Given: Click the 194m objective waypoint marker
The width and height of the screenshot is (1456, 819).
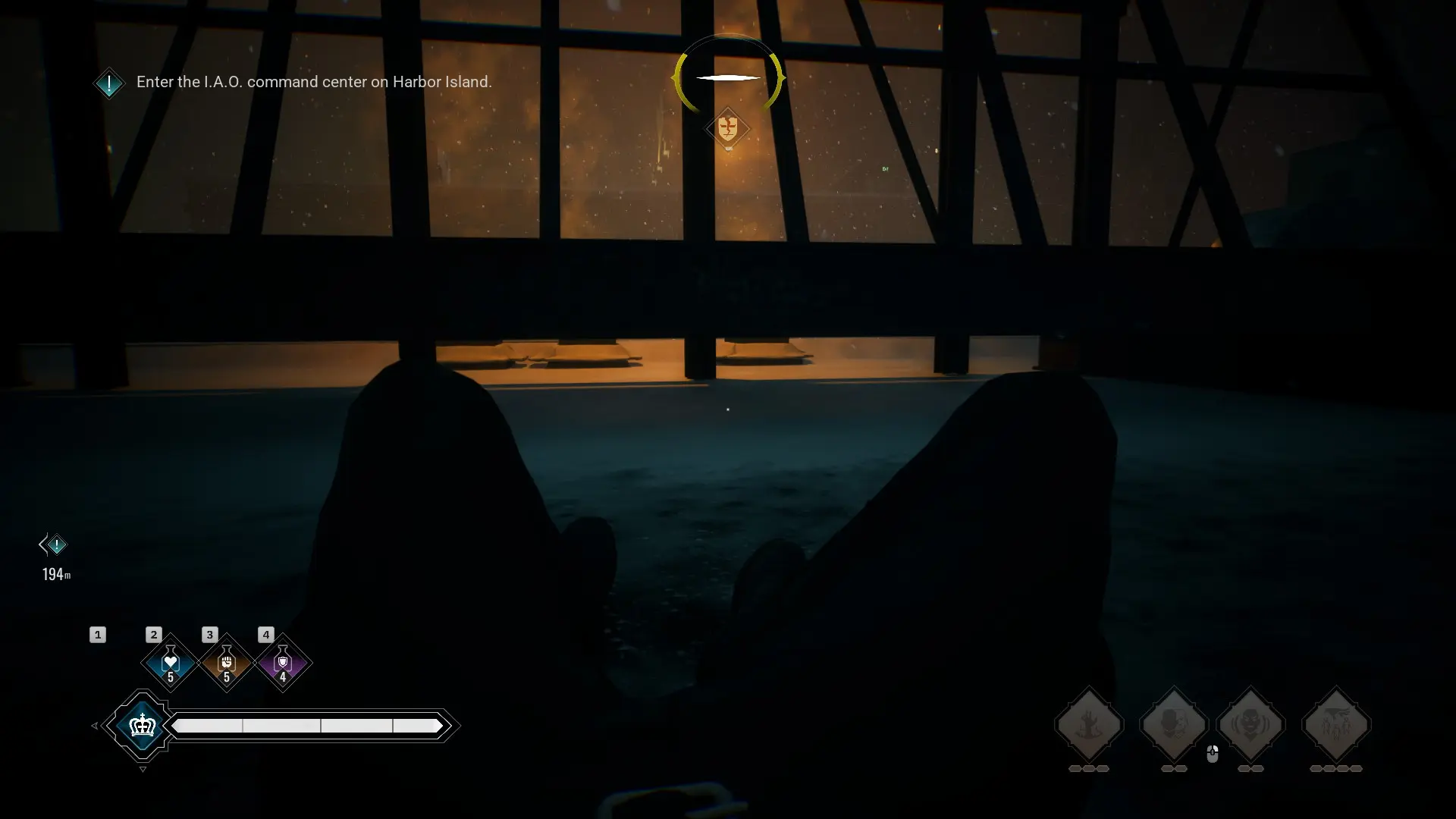Looking at the screenshot, I should click(55, 544).
